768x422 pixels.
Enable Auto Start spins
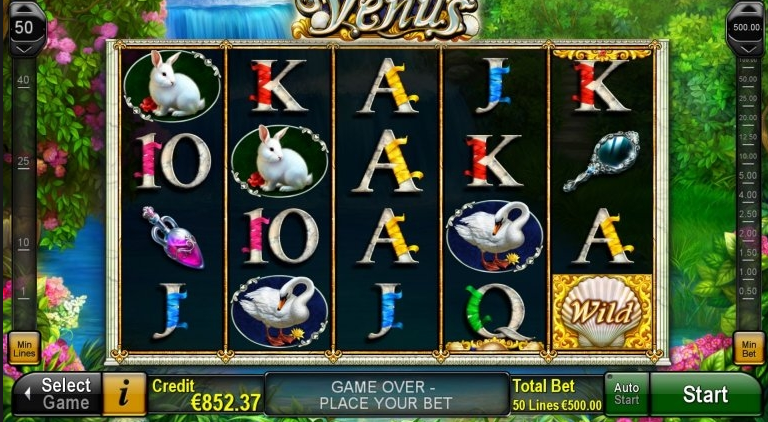point(626,394)
